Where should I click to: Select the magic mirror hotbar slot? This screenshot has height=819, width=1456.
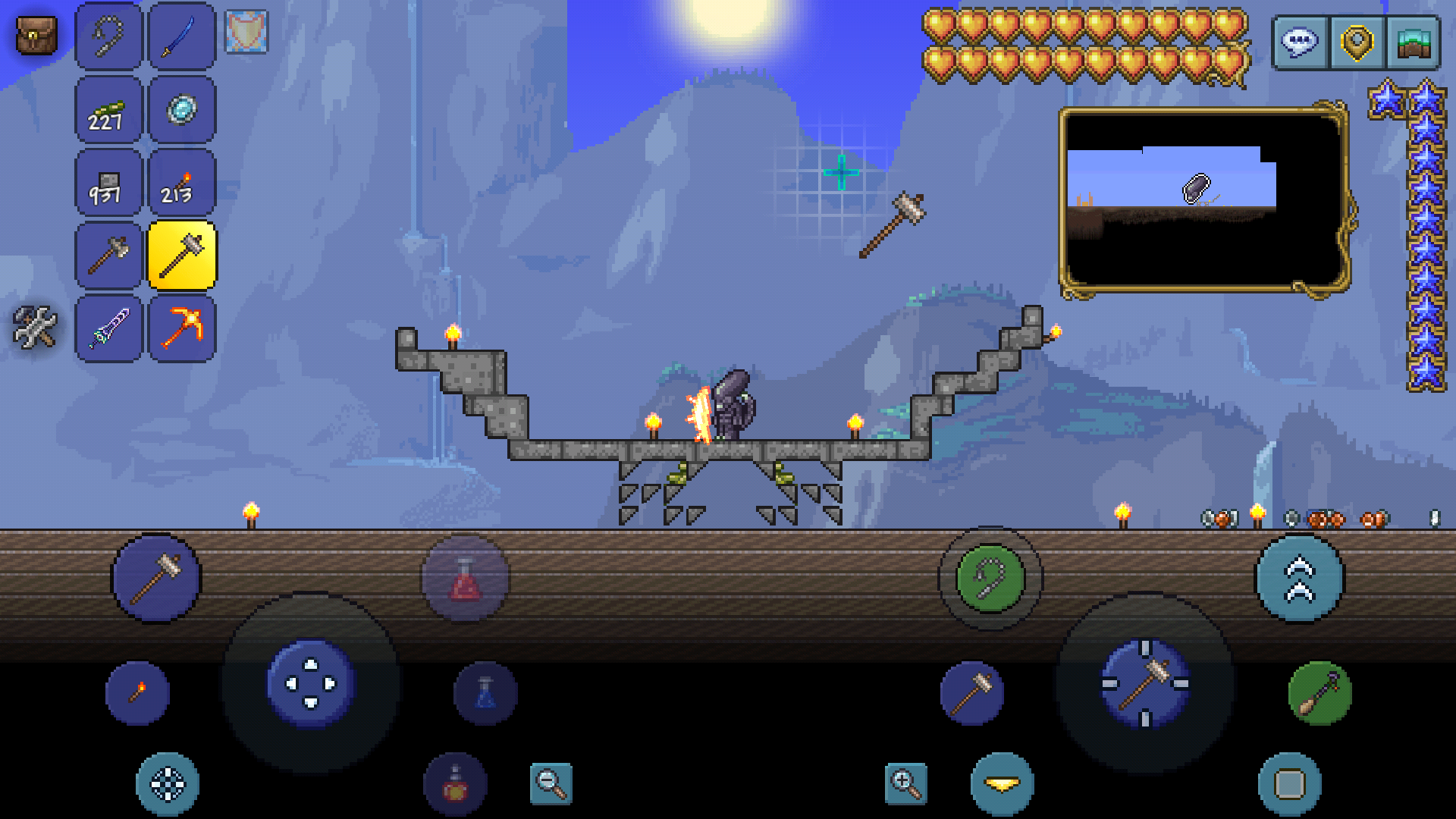pos(182,110)
